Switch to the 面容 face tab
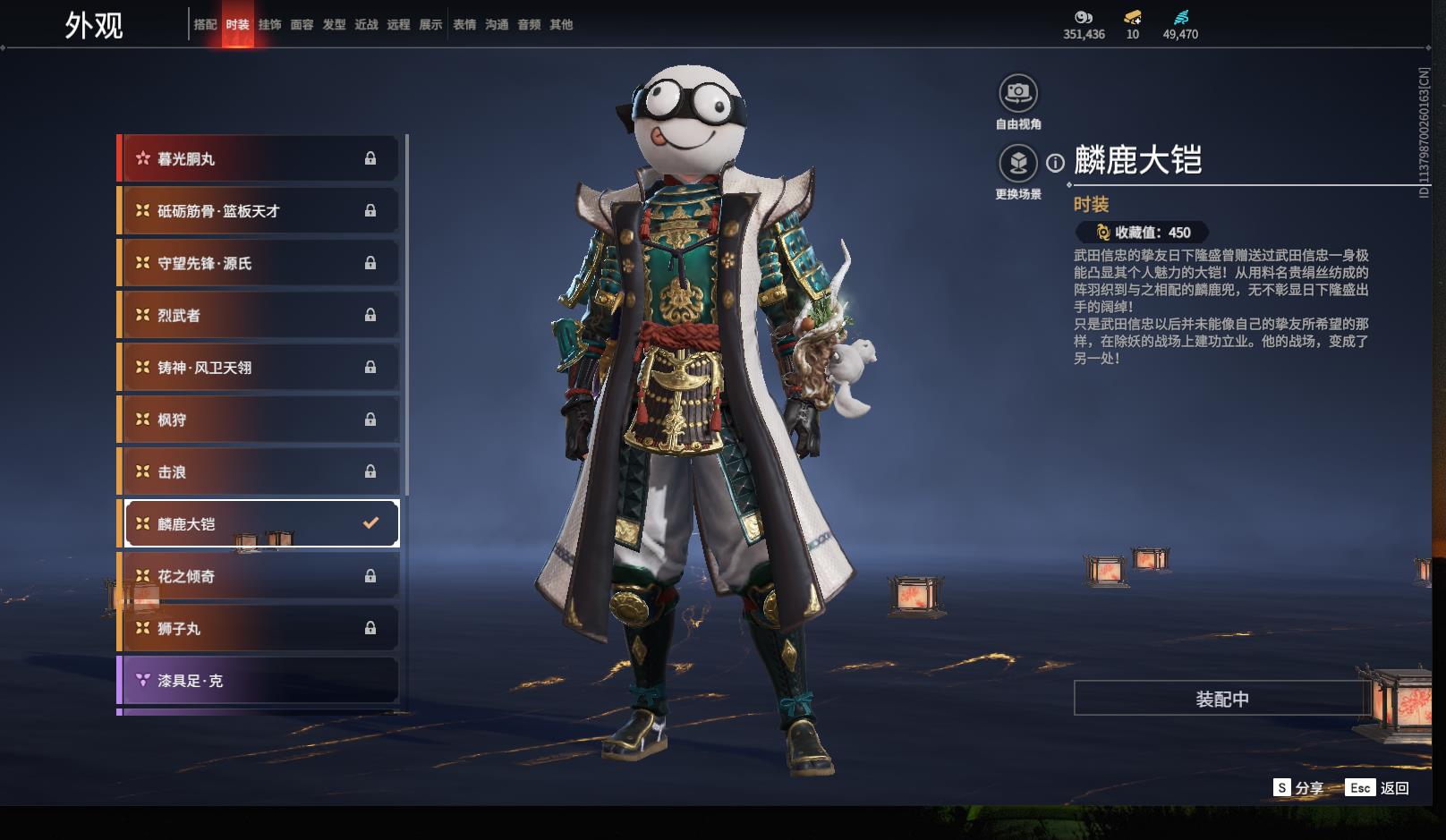1446x840 pixels. coord(302,25)
